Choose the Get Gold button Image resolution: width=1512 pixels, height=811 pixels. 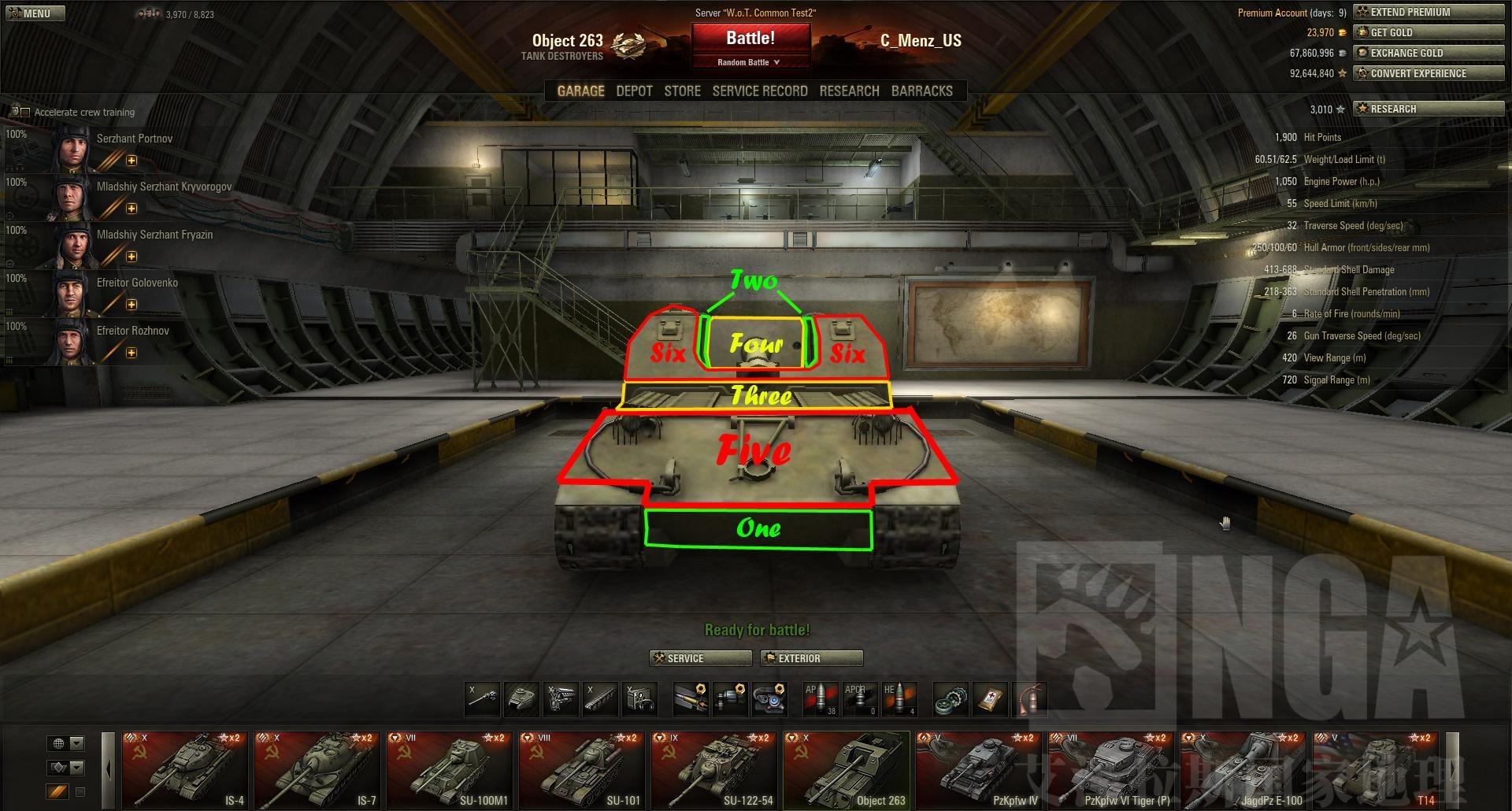pyautogui.click(x=1428, y=32)
